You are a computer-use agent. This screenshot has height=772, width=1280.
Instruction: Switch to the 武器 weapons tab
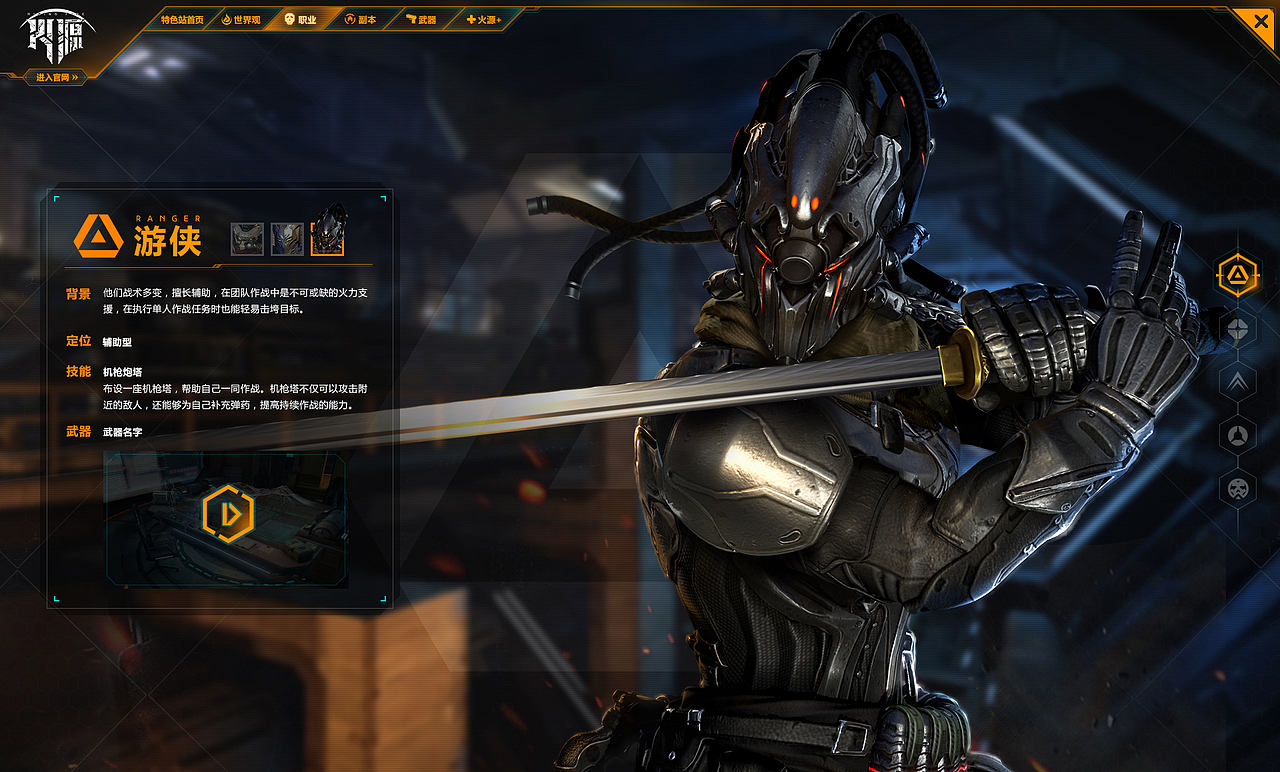click(421, 20)
